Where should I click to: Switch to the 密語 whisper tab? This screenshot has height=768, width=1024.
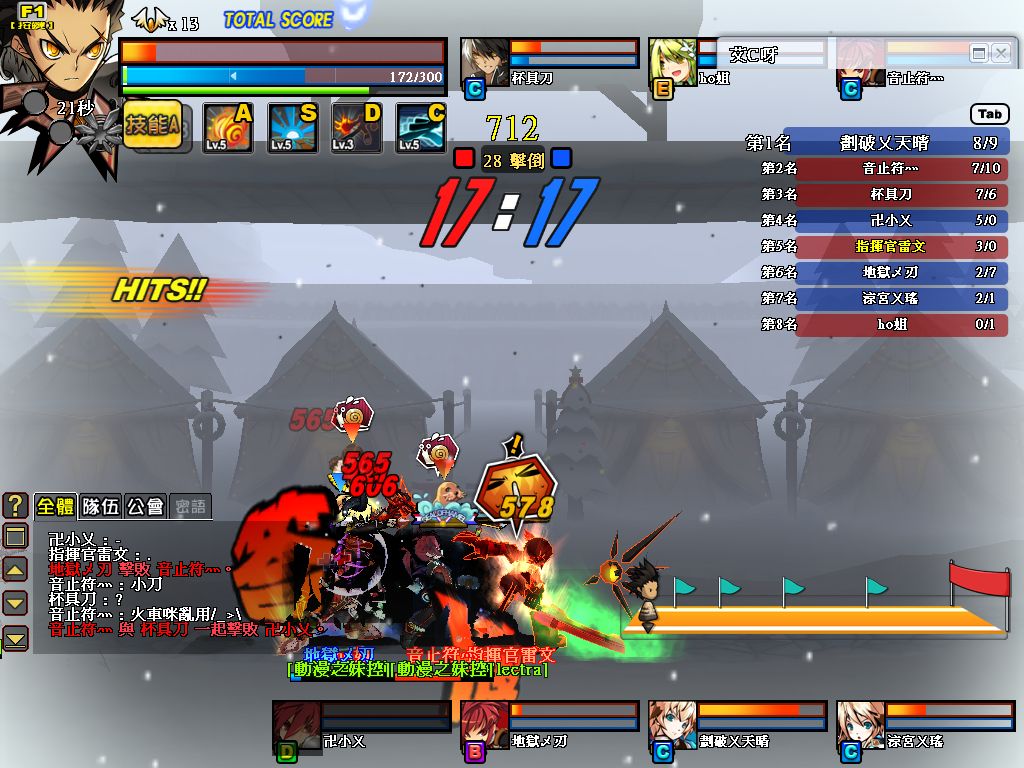(x=190, y=506)
